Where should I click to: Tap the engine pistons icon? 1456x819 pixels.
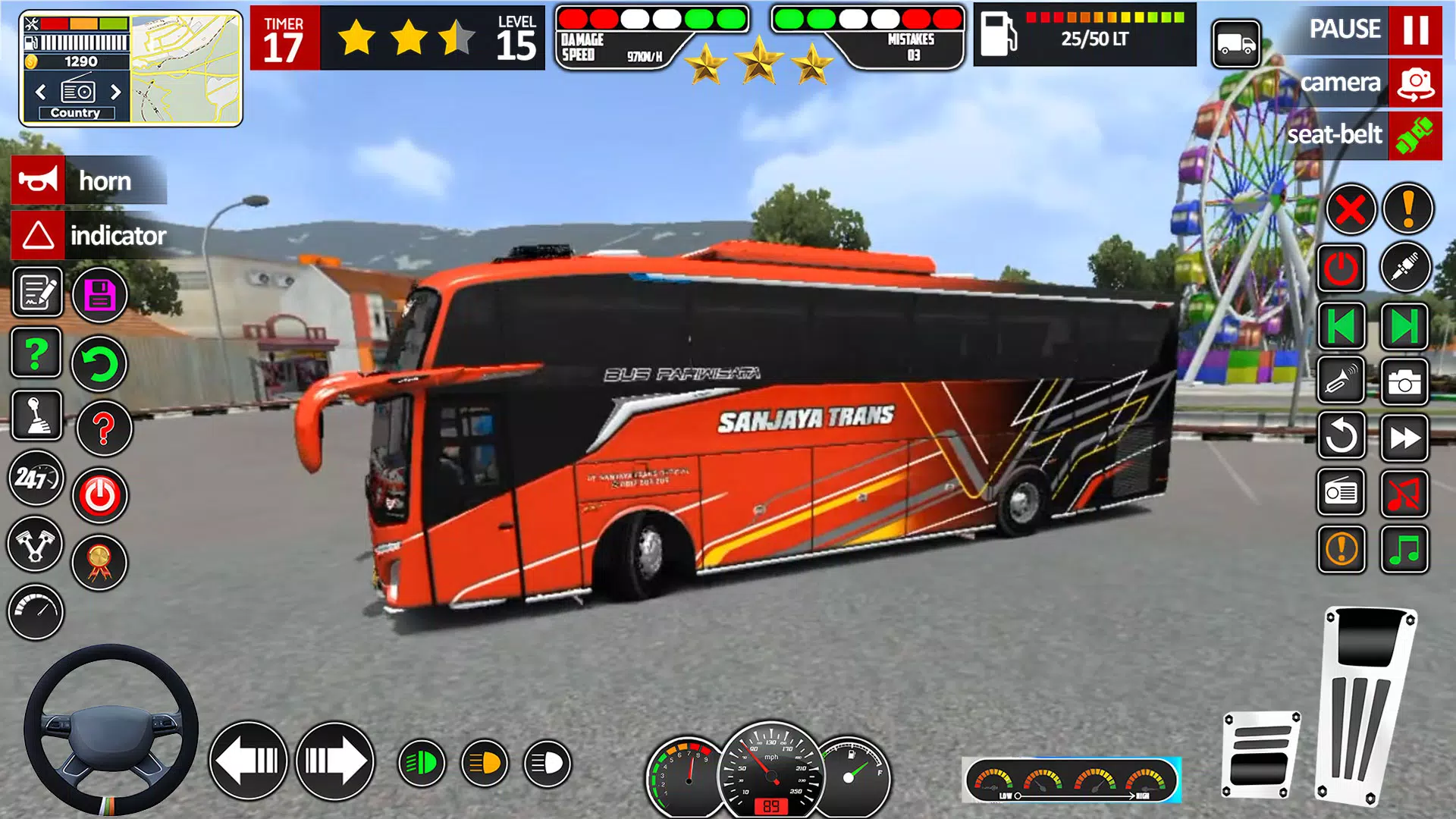pos(36,547)
